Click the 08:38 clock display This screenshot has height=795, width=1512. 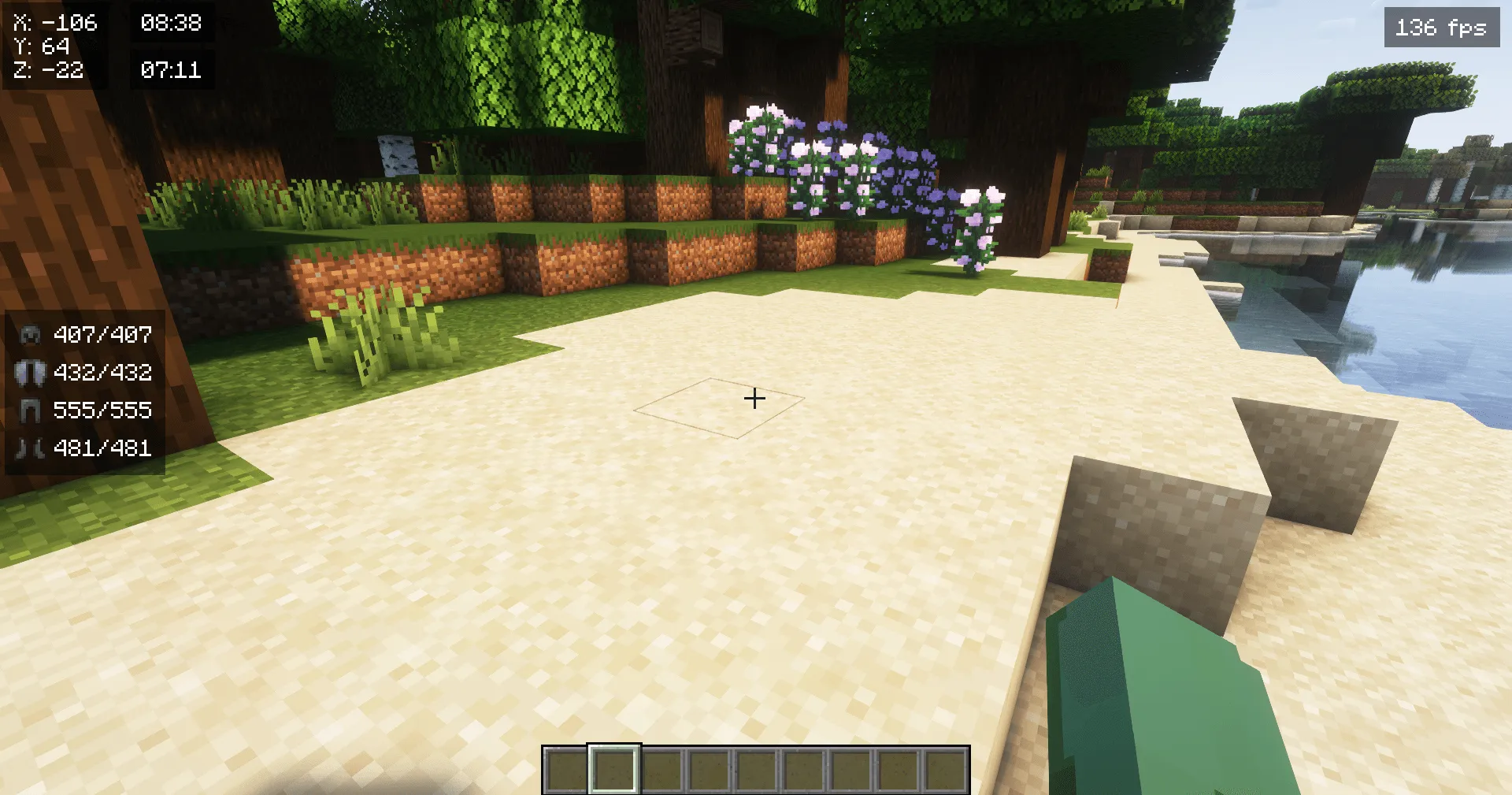[x=172, y=24]
